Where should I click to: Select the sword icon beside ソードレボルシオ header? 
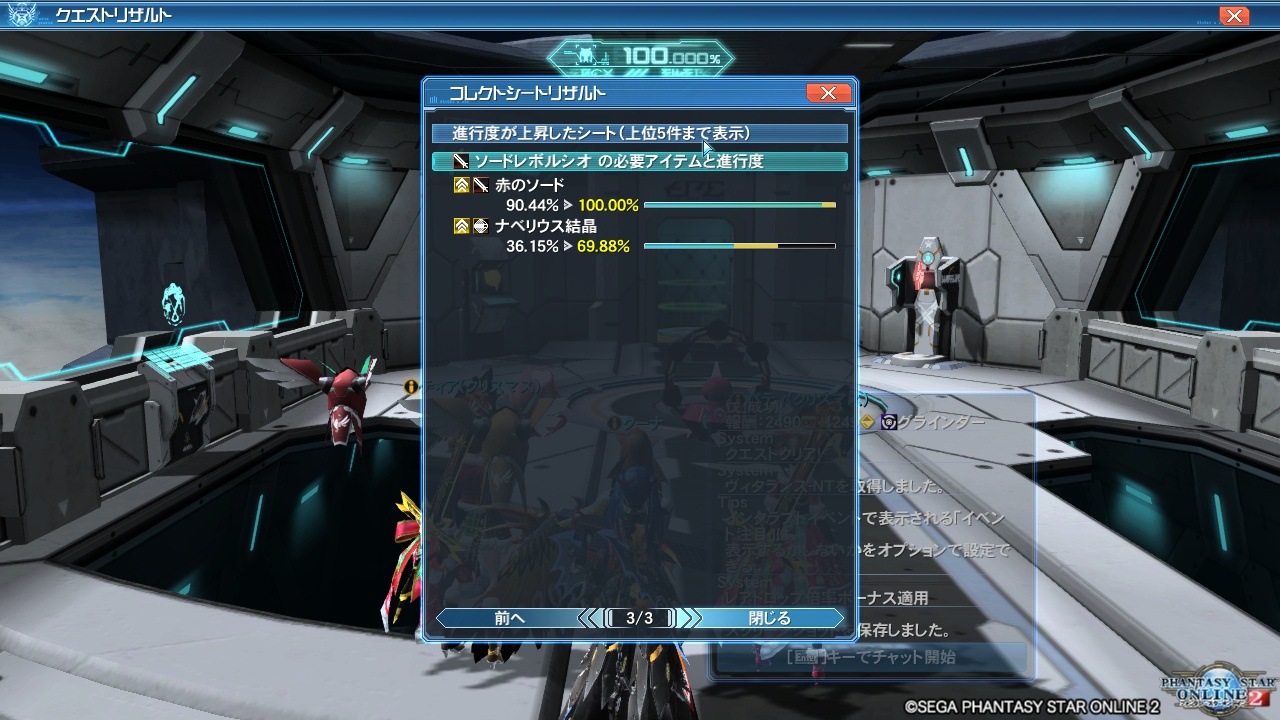point(460,160)
